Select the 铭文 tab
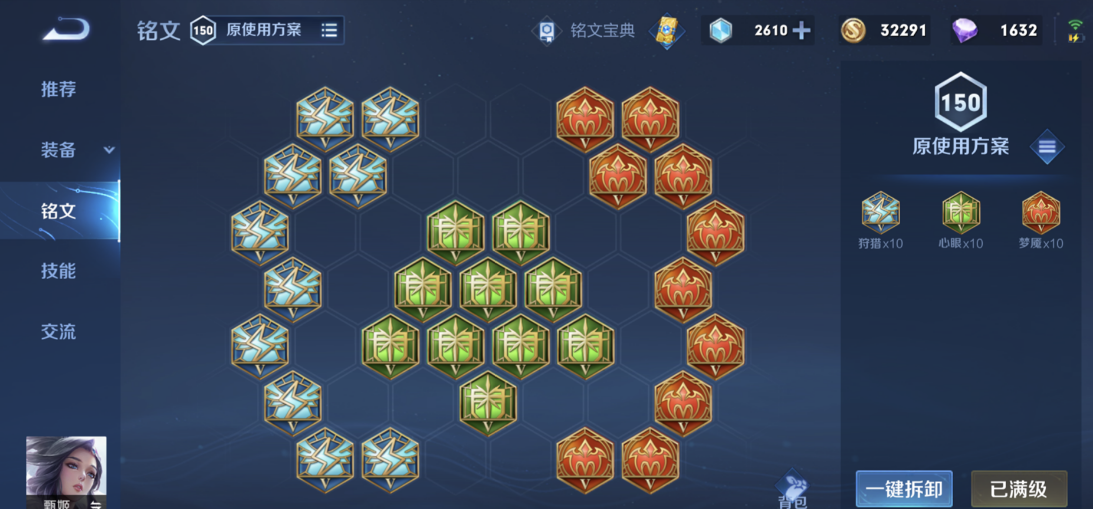1093x509 pixels. (x=58, y=211)
